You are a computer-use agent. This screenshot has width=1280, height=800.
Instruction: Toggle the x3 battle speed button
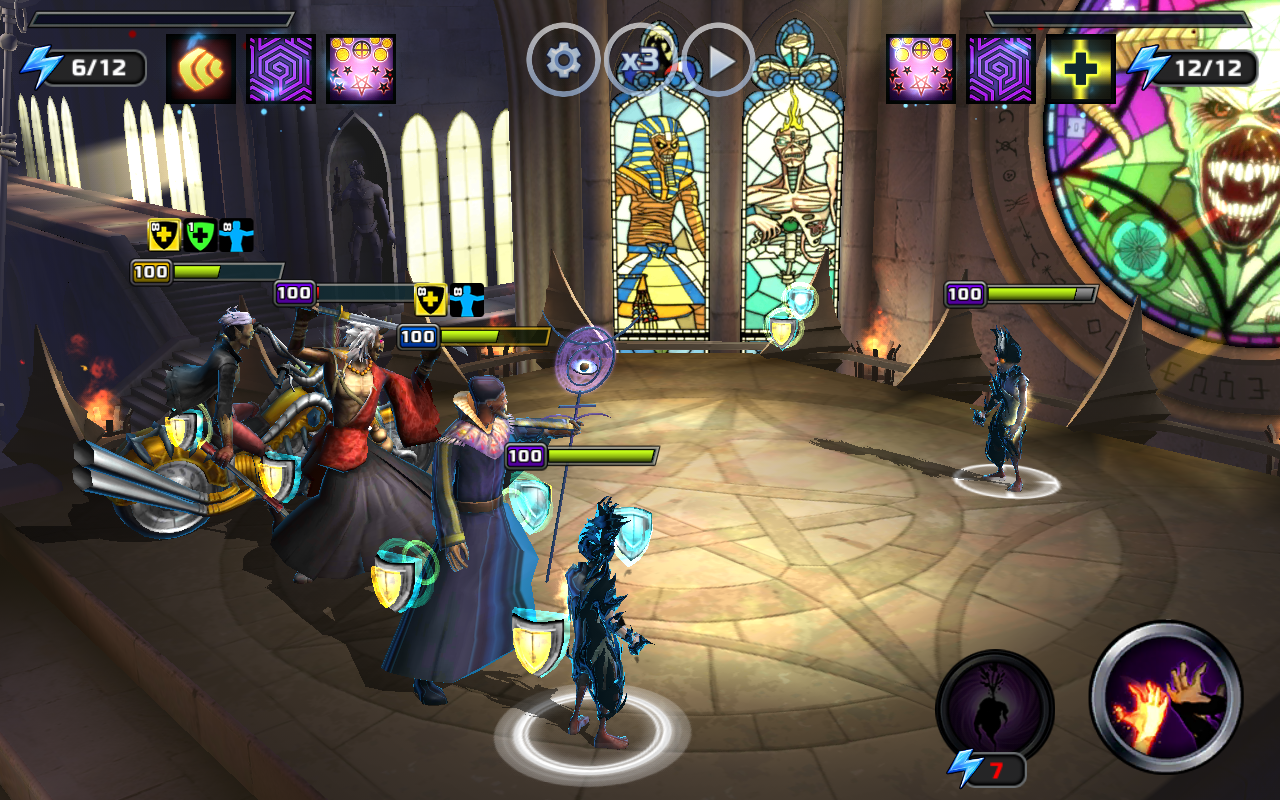pos(640,61)
